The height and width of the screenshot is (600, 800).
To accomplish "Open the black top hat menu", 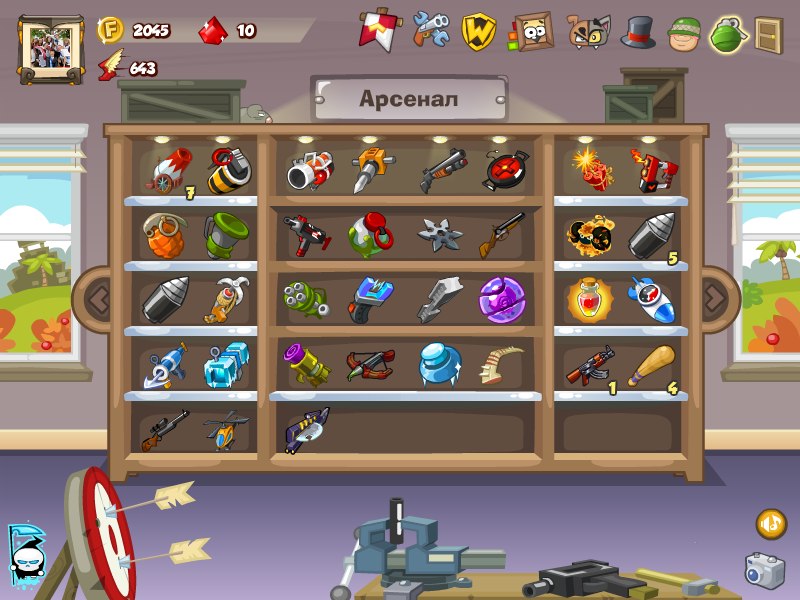I will [x=637, y=32].
